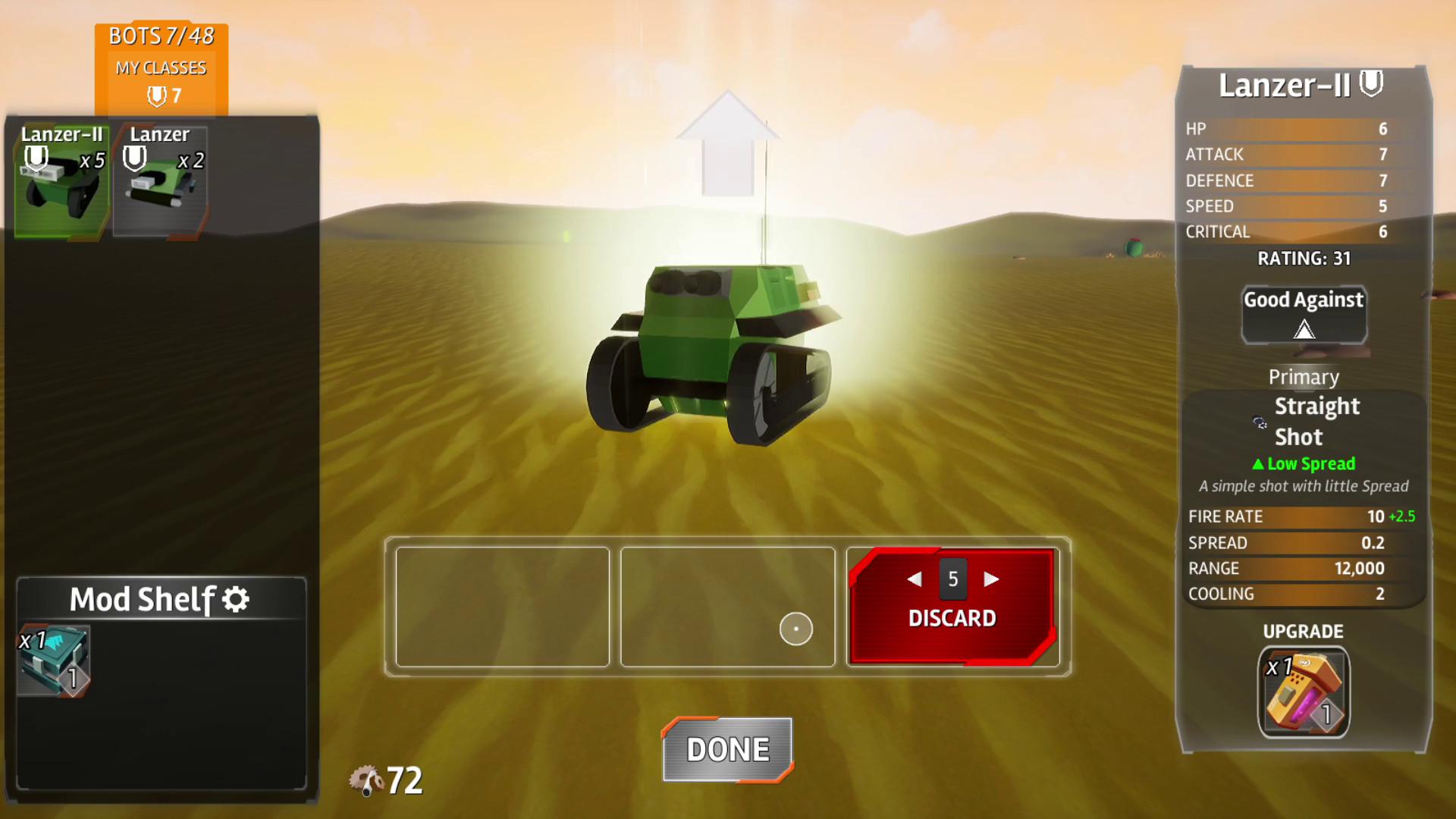The width and height of the screenshot is (1456, 819).
Task: Select the Good Against indicator panel
Action: point(1303,314)
